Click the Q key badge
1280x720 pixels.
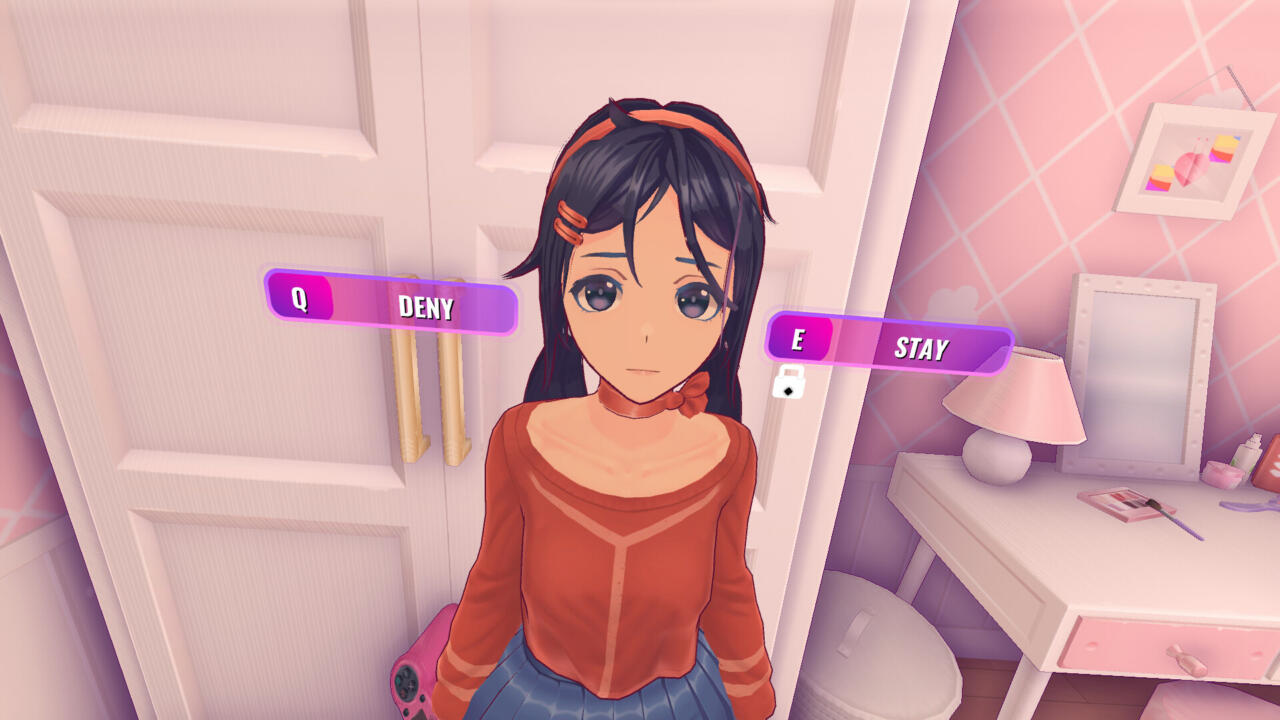300,308
